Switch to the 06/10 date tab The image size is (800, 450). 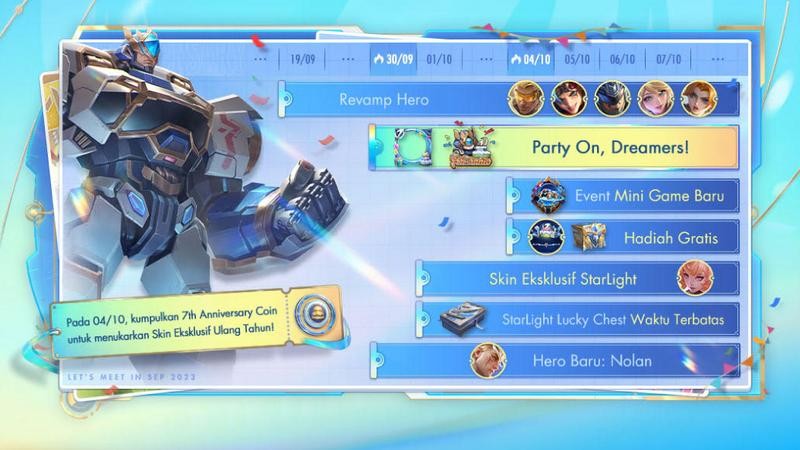[x=622, y=59]
